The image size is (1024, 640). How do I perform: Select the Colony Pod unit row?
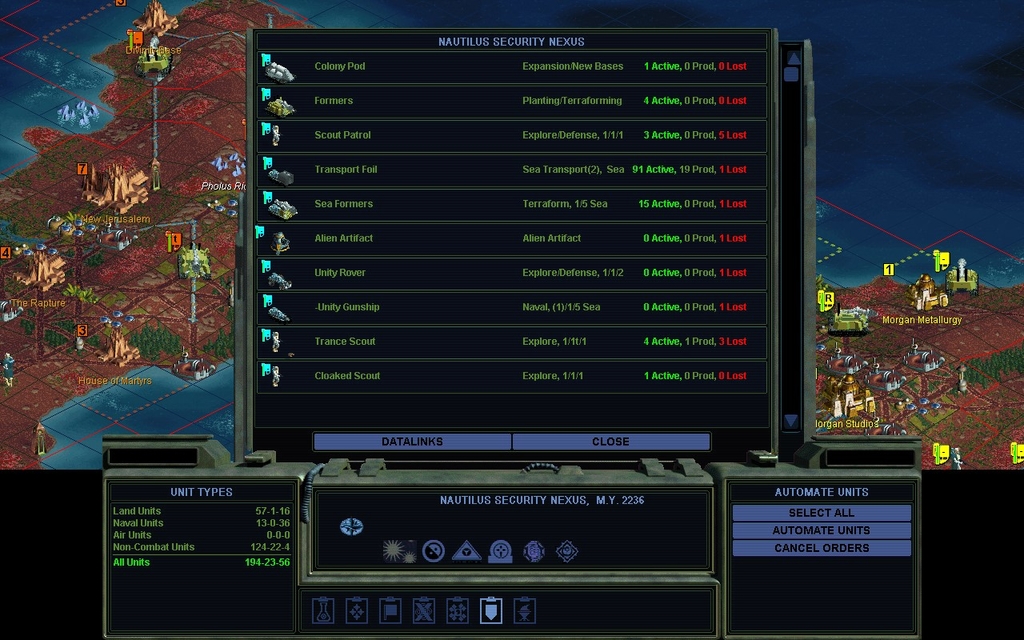[512, 67]
